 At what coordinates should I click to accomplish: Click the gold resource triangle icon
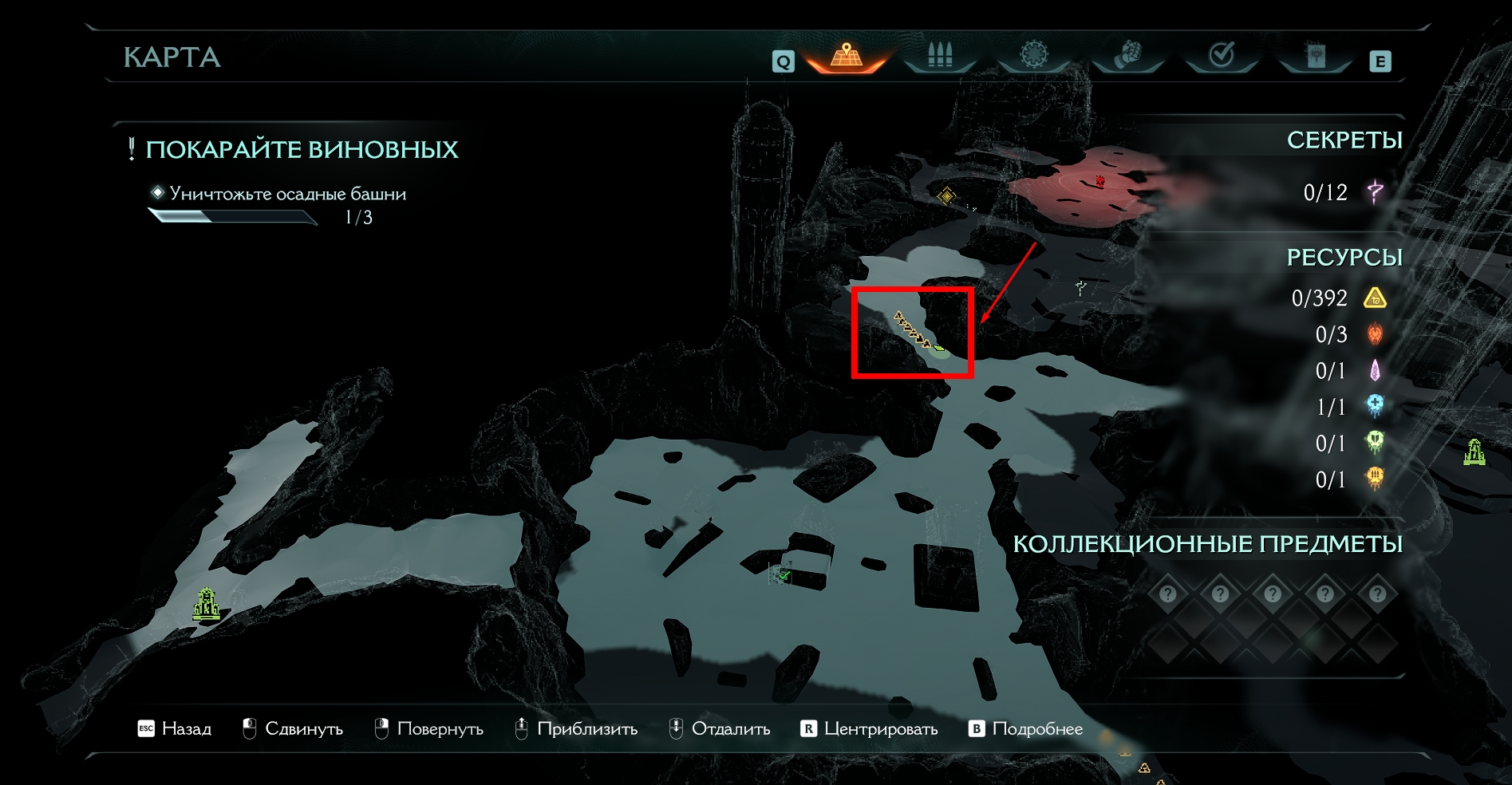pos(1375,298)
